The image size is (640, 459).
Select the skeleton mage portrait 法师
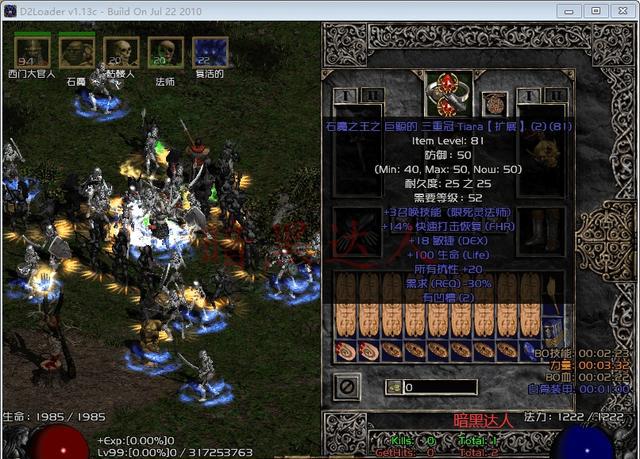(164, 50)
